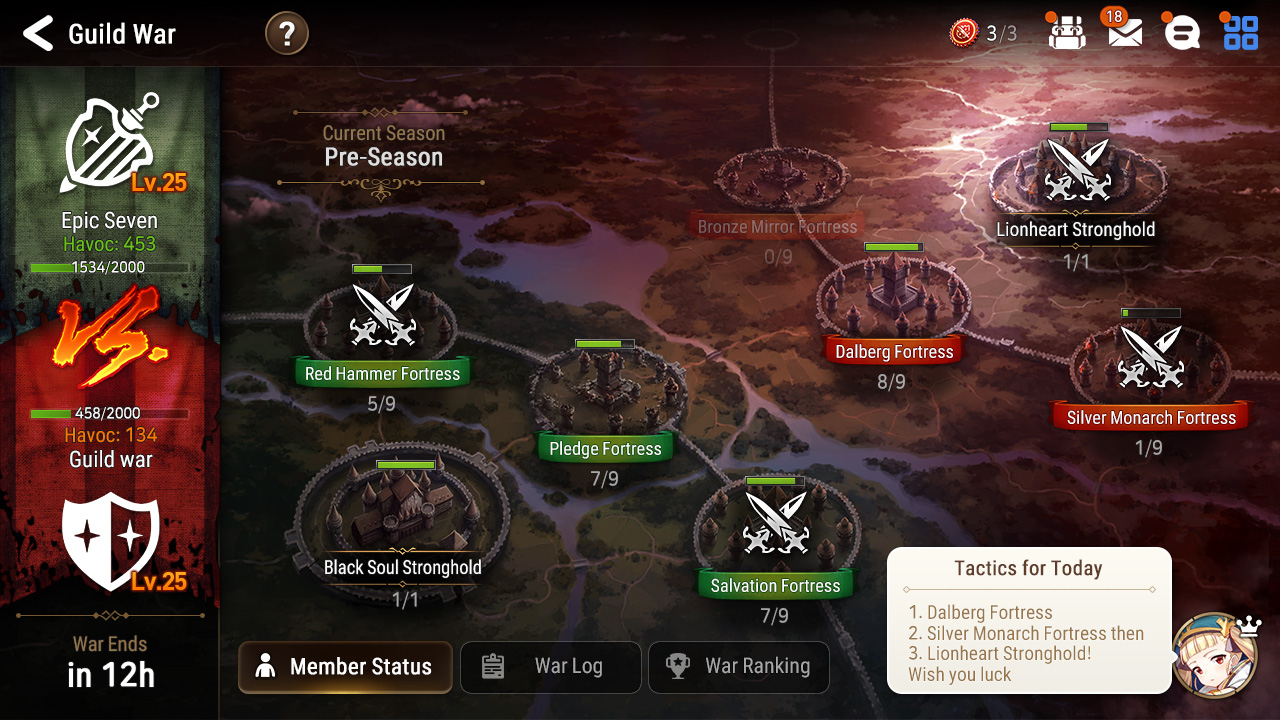Image resolution: width=1280 pixels, height=720 pixels.
Task: Open the backpack inventory icon
Action: tap(1066, 33)
